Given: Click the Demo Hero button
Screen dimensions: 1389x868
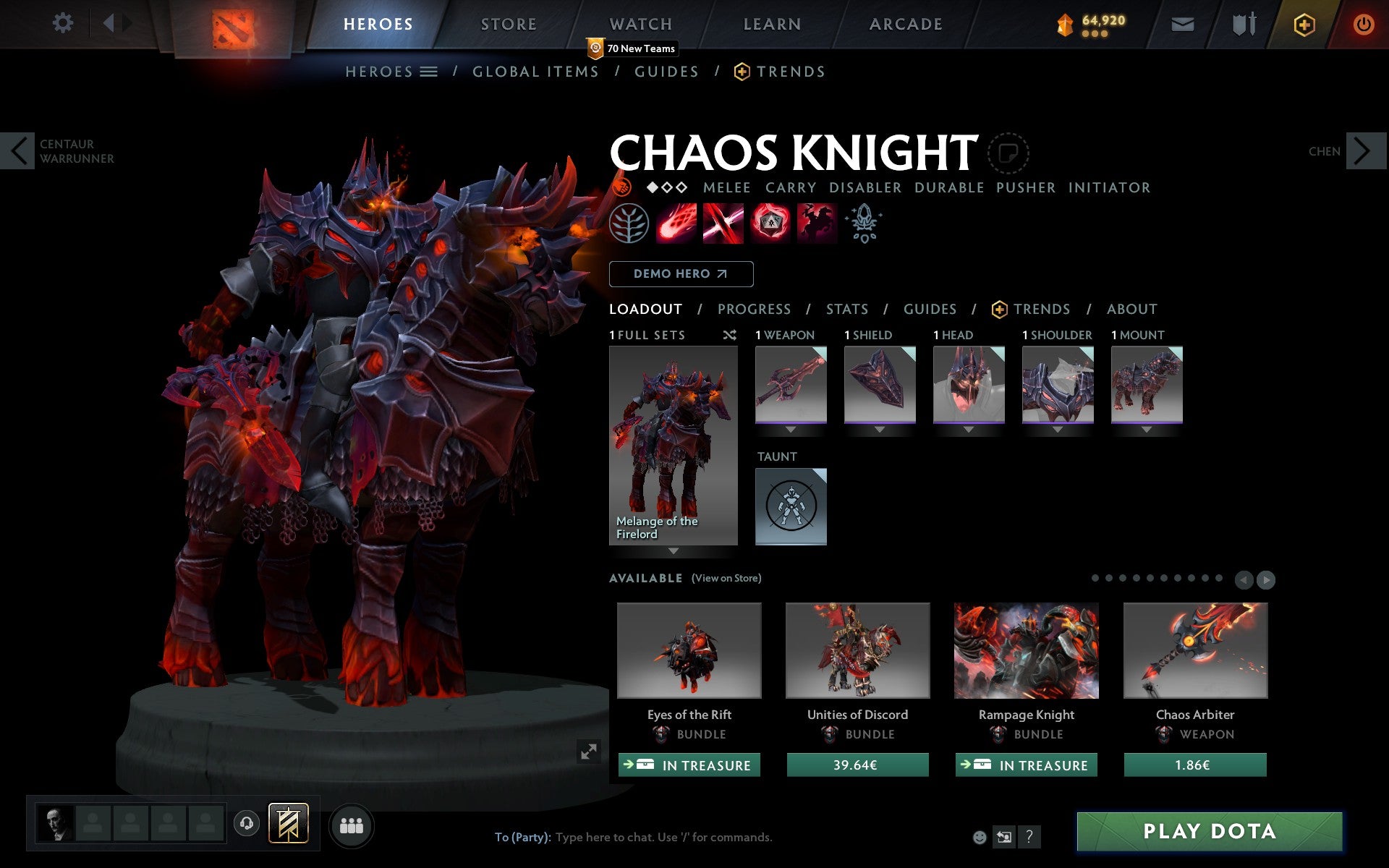Looking at the screenshot, I should click(x=681, y=274).
